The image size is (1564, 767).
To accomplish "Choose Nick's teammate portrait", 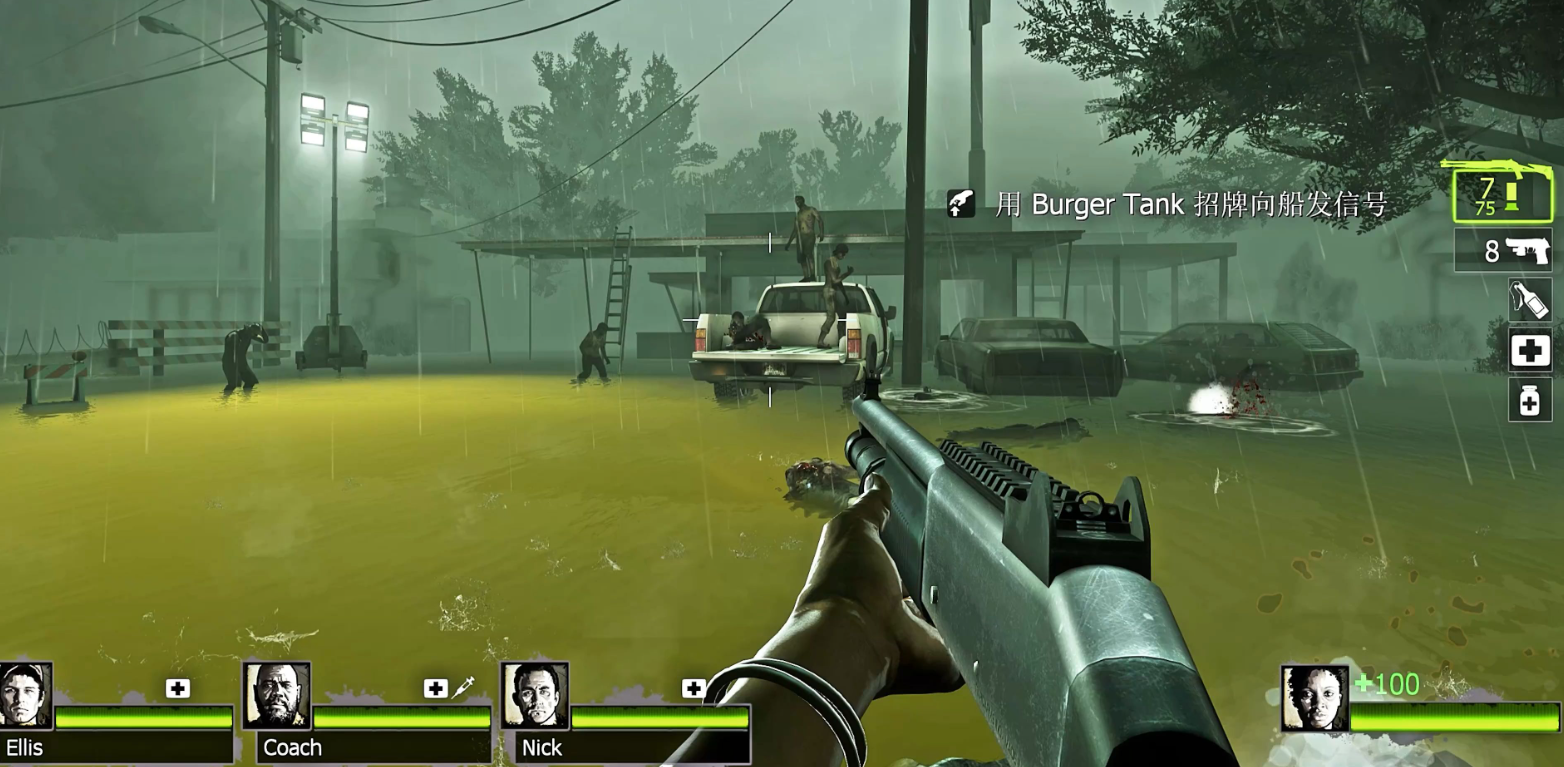I will [535, 695].
